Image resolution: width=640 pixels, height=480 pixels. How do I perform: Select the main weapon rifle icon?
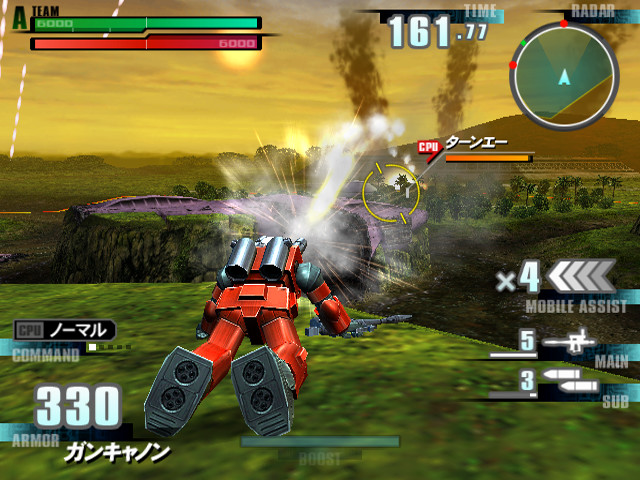tap(571, 343)
